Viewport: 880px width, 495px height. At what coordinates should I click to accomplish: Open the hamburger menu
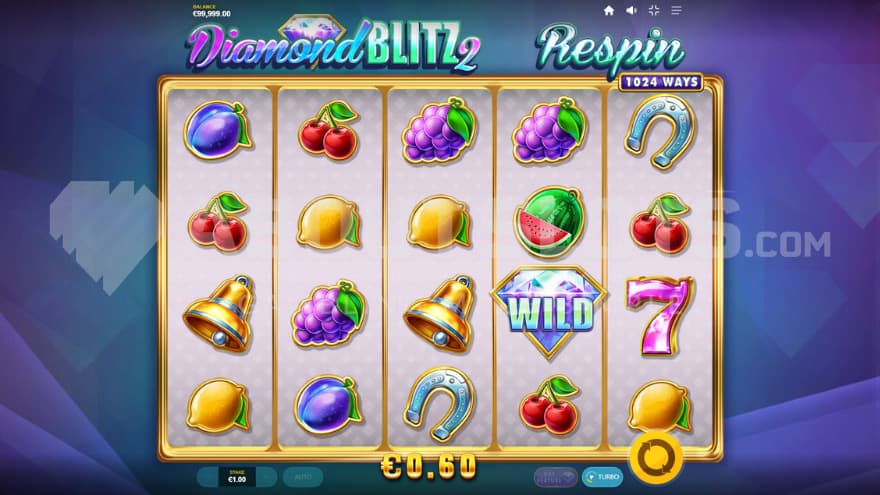click(x=676, y=10)
